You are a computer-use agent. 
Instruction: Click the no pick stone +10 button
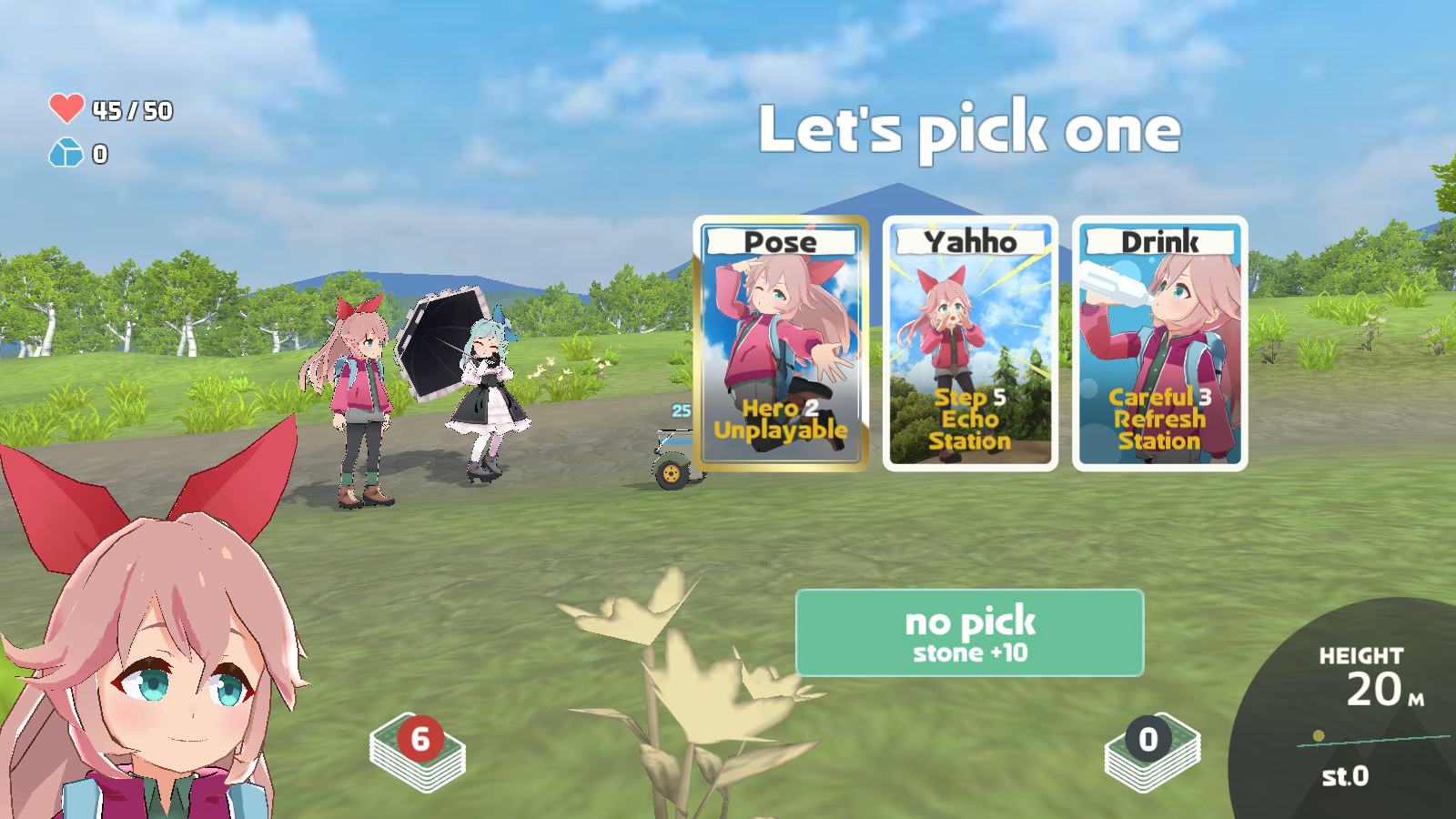click(969, 633)
